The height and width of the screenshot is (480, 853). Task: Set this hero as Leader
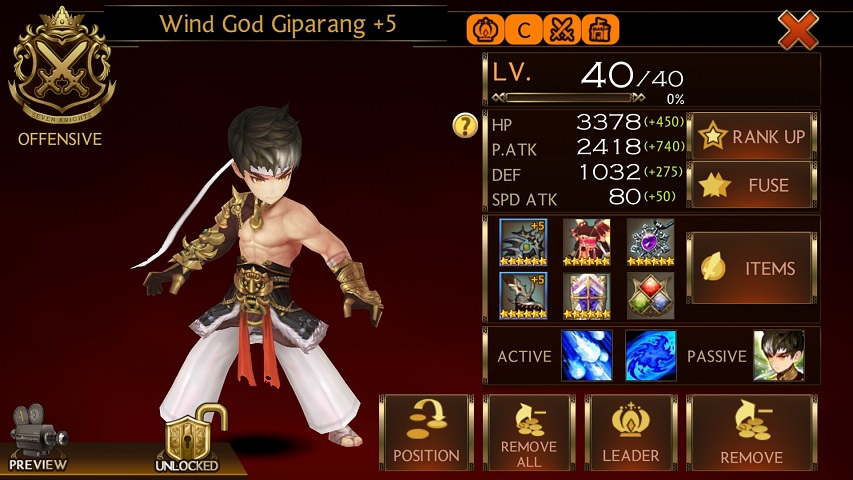pyautogui.click(x=630, y=433)
